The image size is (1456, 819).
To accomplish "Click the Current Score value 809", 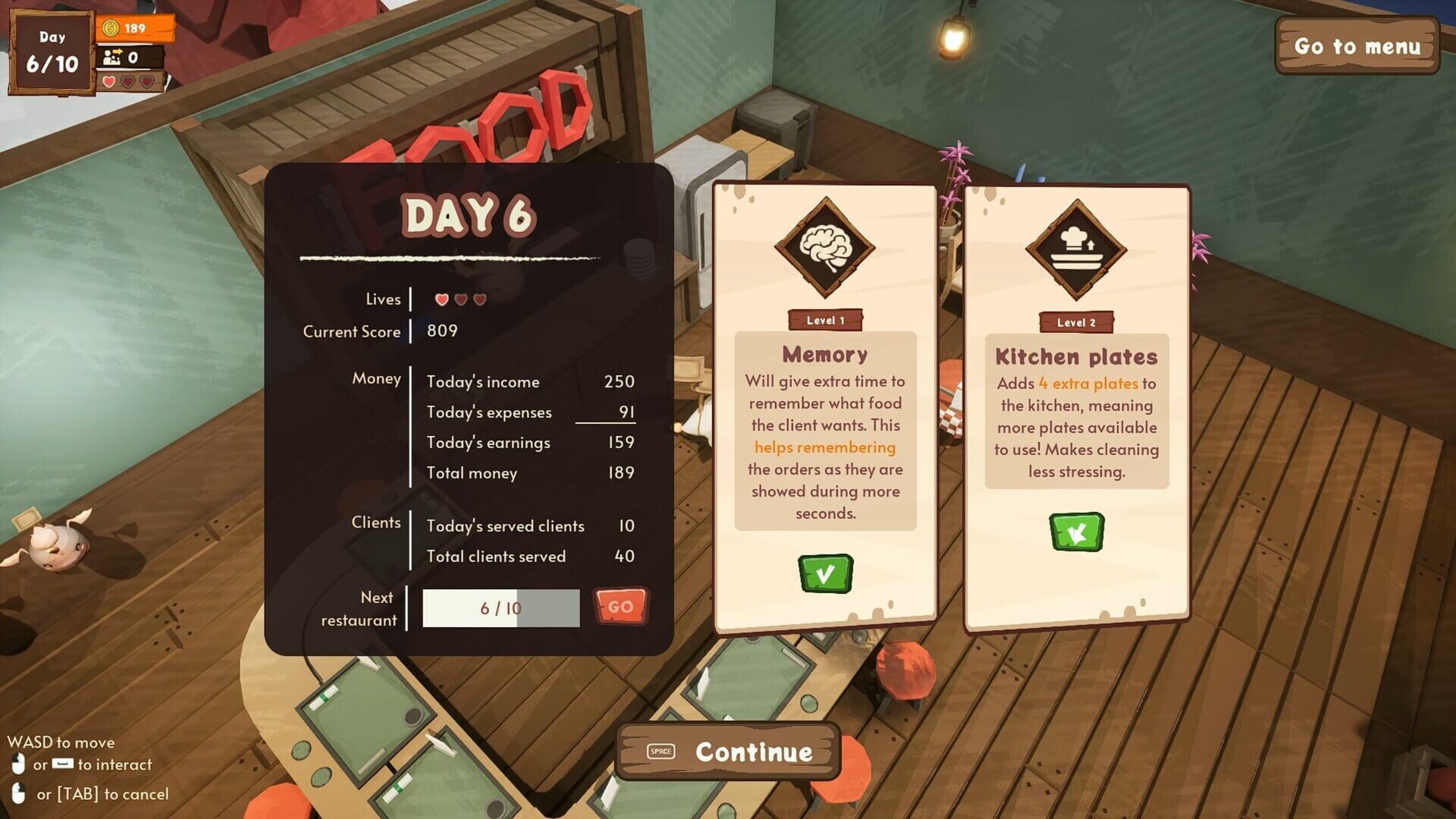I will [442, 331].
